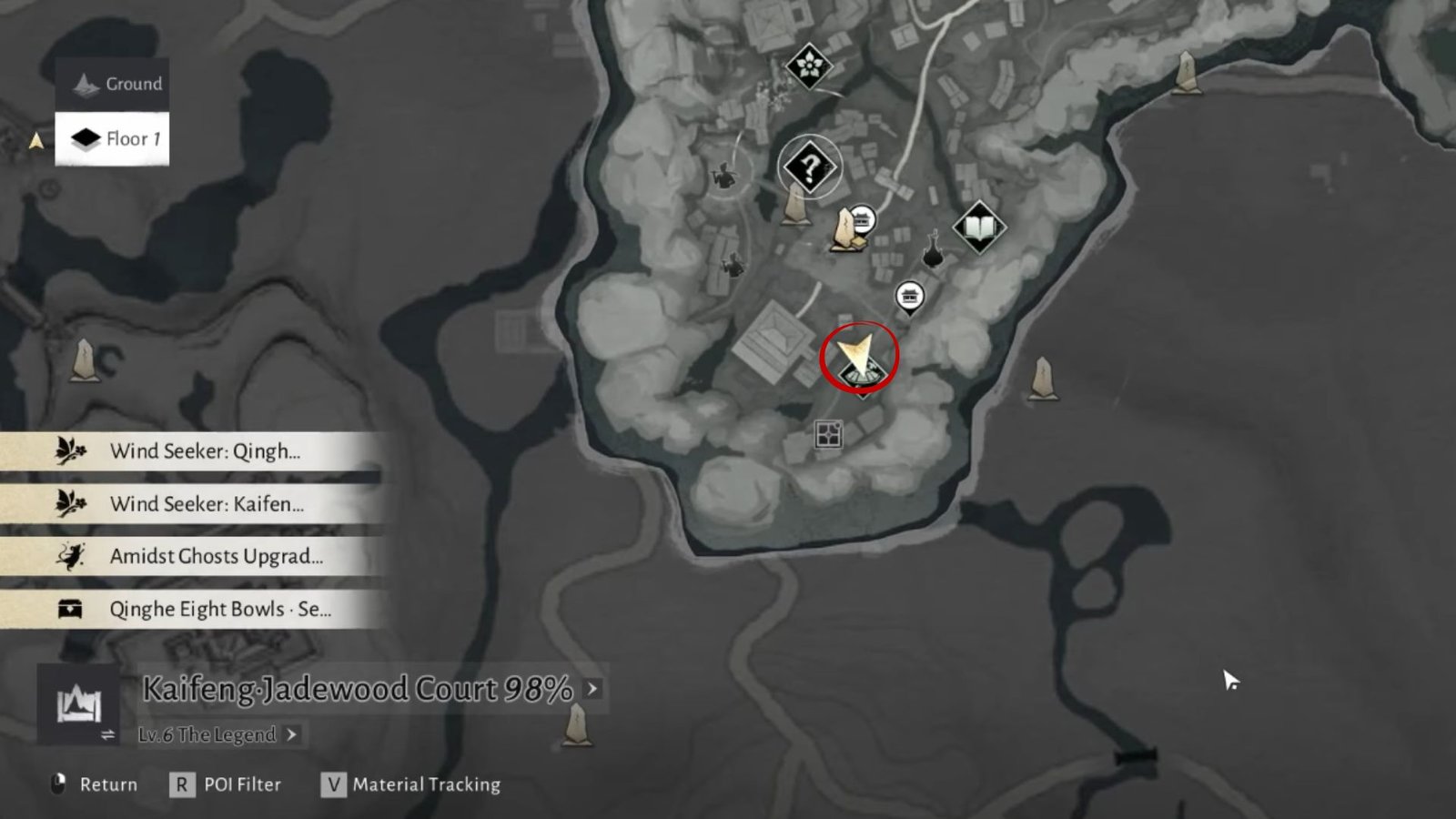Click the flower diamond map marker
Screen dimensions: 1456x819
[x=808, y=65]
